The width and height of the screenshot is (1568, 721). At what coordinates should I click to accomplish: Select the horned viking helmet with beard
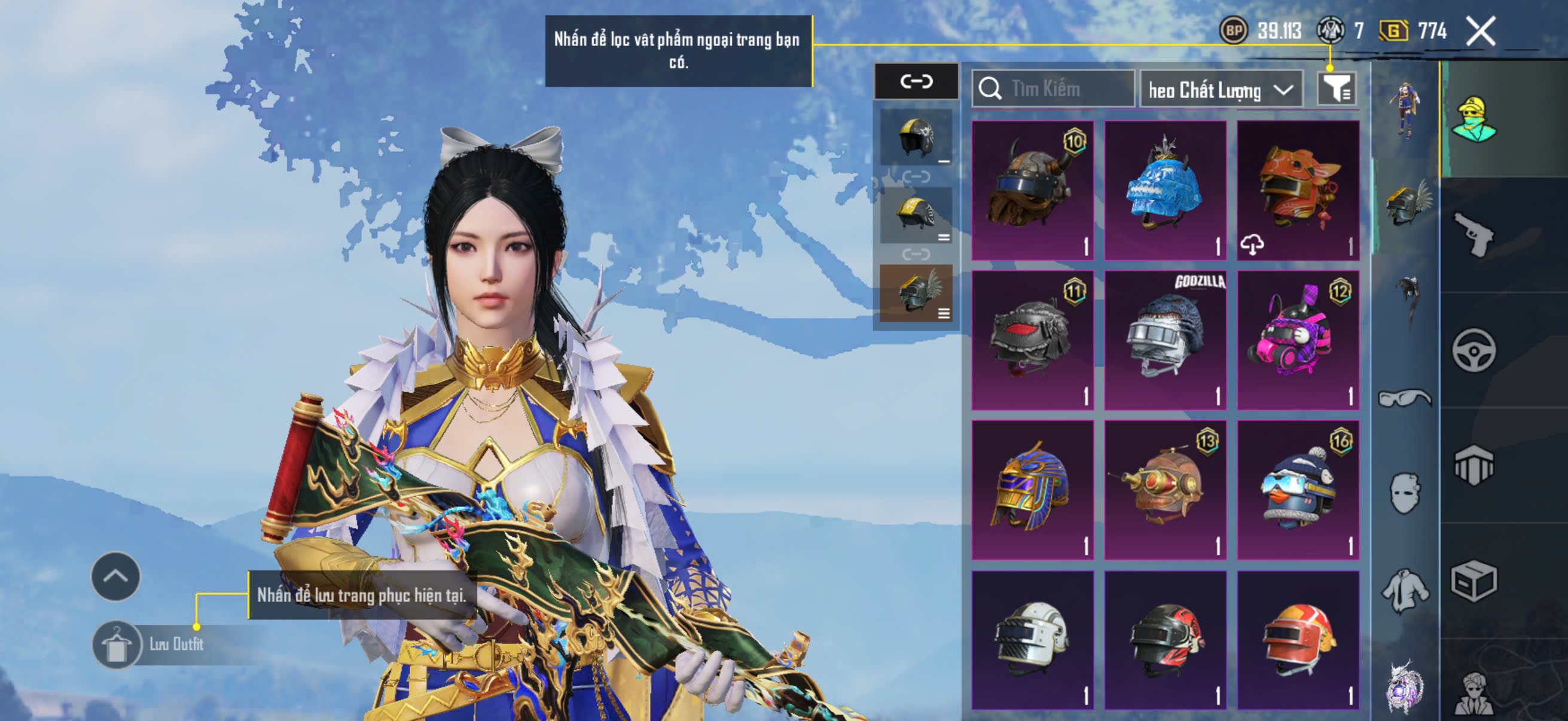tap(1032, 190)
